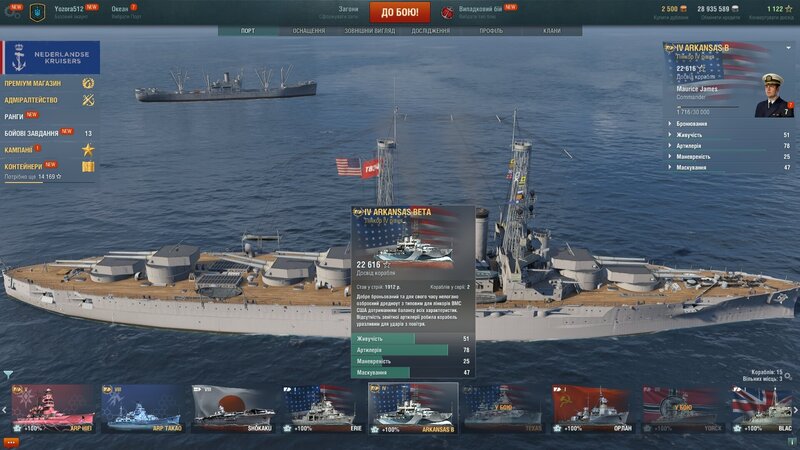Select the ERIE ship card
800x450 pixels.
(x=318, y=409)
